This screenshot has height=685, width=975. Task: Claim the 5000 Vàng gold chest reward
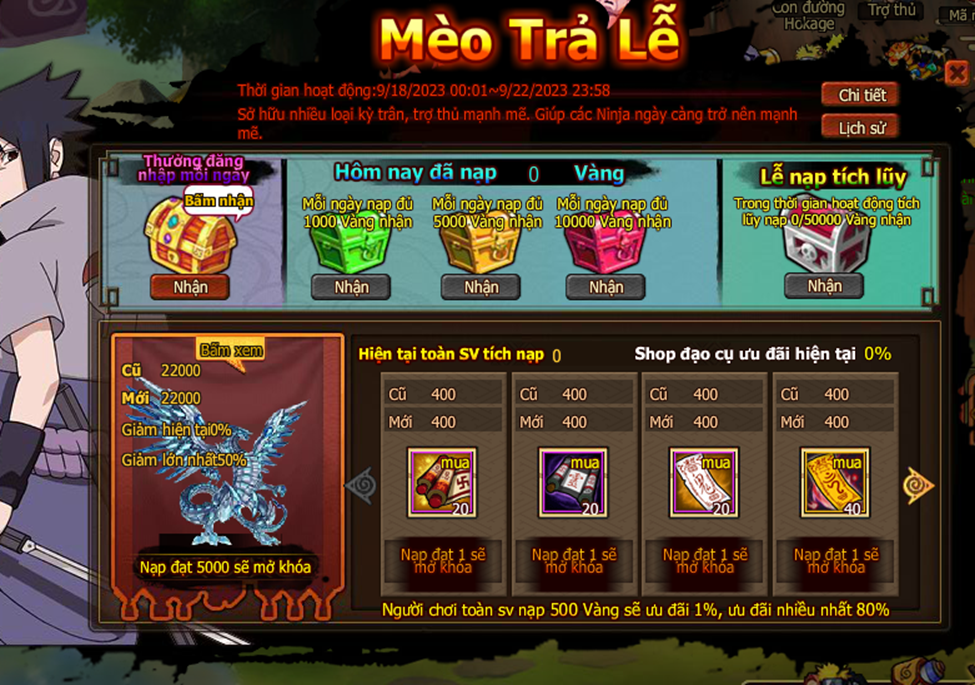click(x=480, y=287)
